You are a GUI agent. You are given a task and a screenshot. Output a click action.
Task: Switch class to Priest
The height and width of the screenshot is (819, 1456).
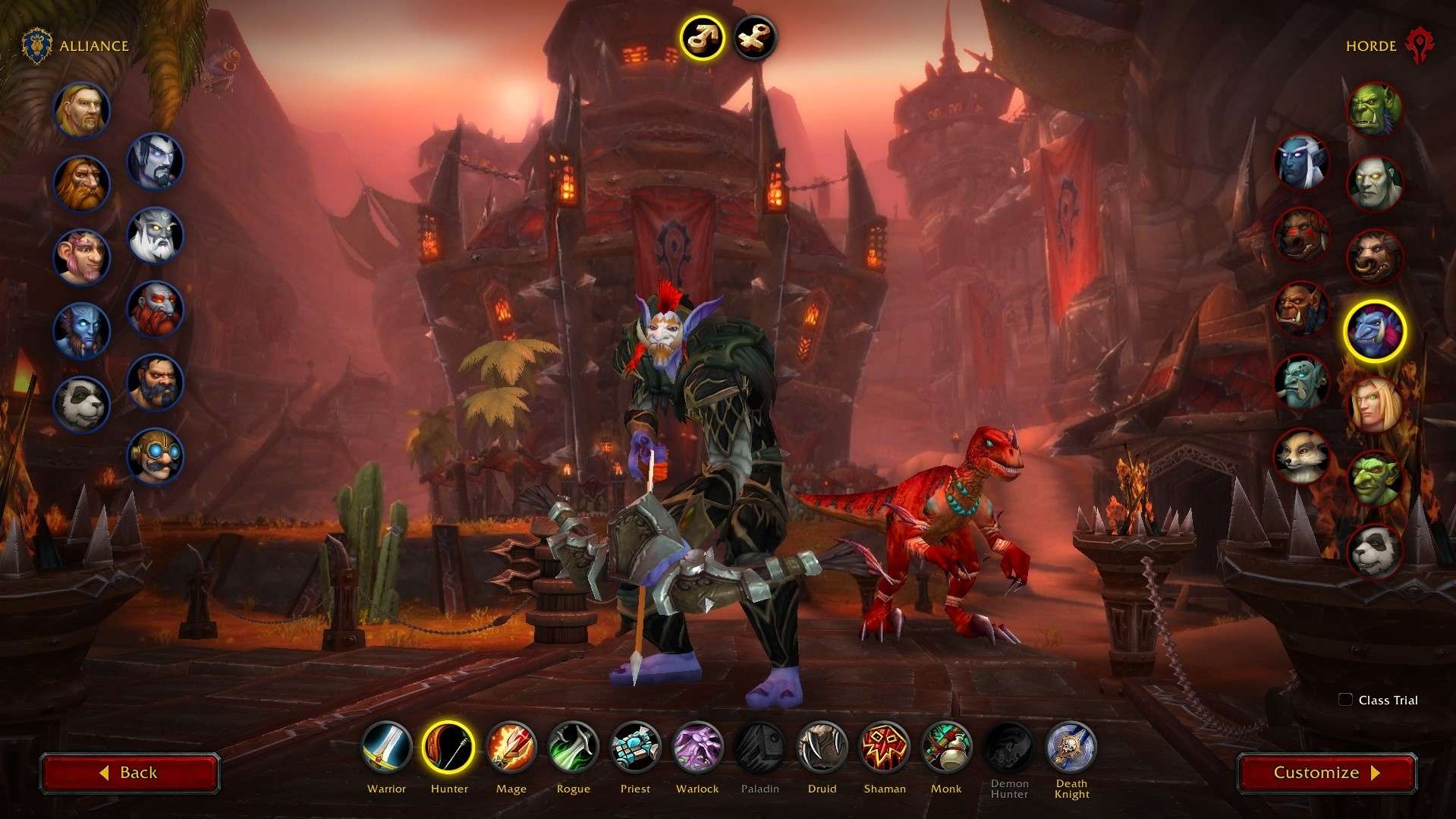pos(635,747)
